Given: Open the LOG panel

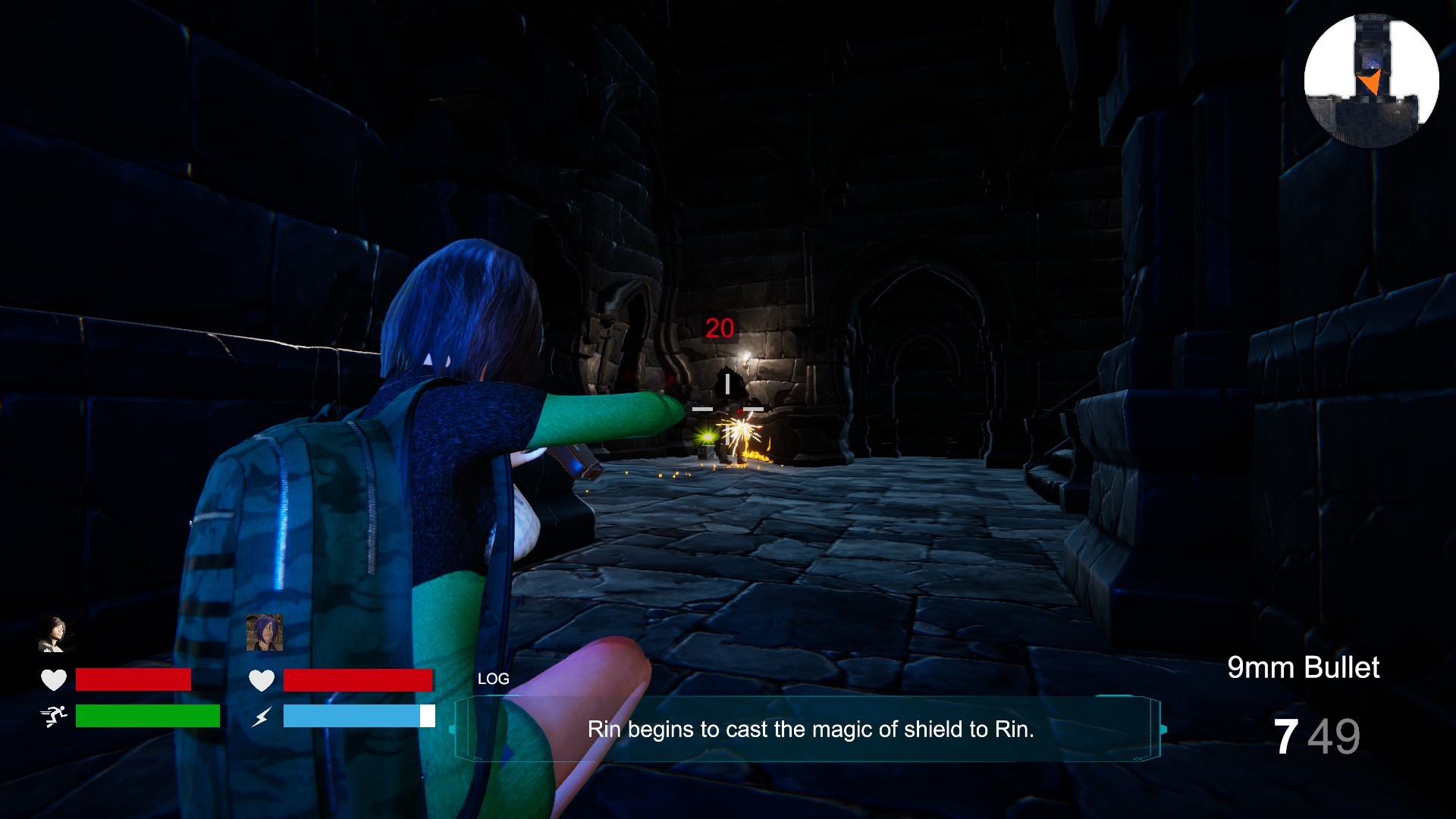Looking at the screenshot, I should click(493, 679).
